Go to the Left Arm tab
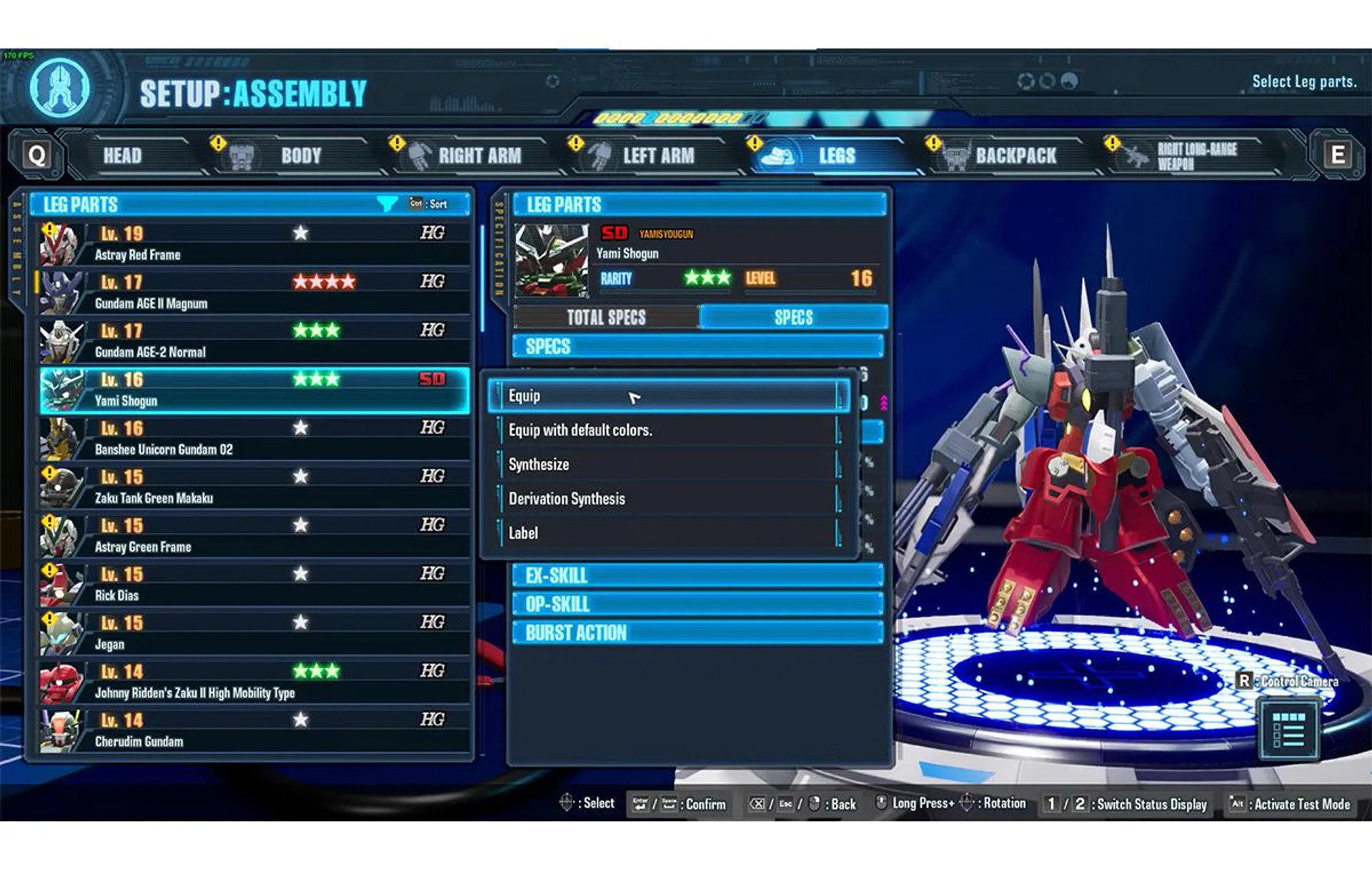The width and height of the screenshot is (1372, 869). [x=657, y=156]
